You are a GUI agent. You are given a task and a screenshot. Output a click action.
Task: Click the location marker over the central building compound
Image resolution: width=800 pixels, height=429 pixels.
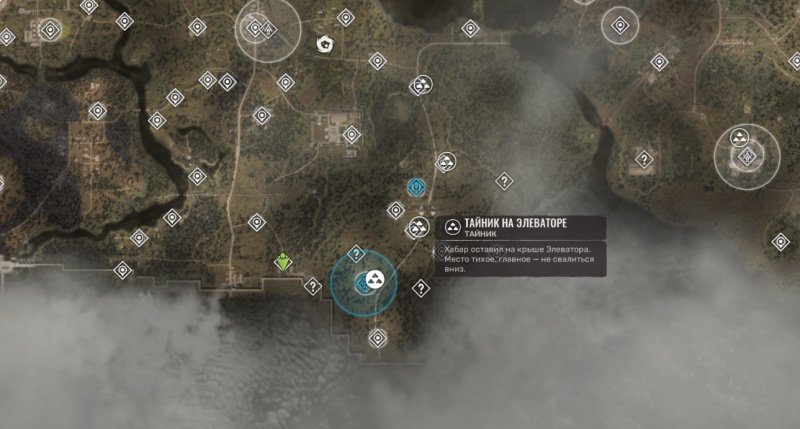coord(351,134)
